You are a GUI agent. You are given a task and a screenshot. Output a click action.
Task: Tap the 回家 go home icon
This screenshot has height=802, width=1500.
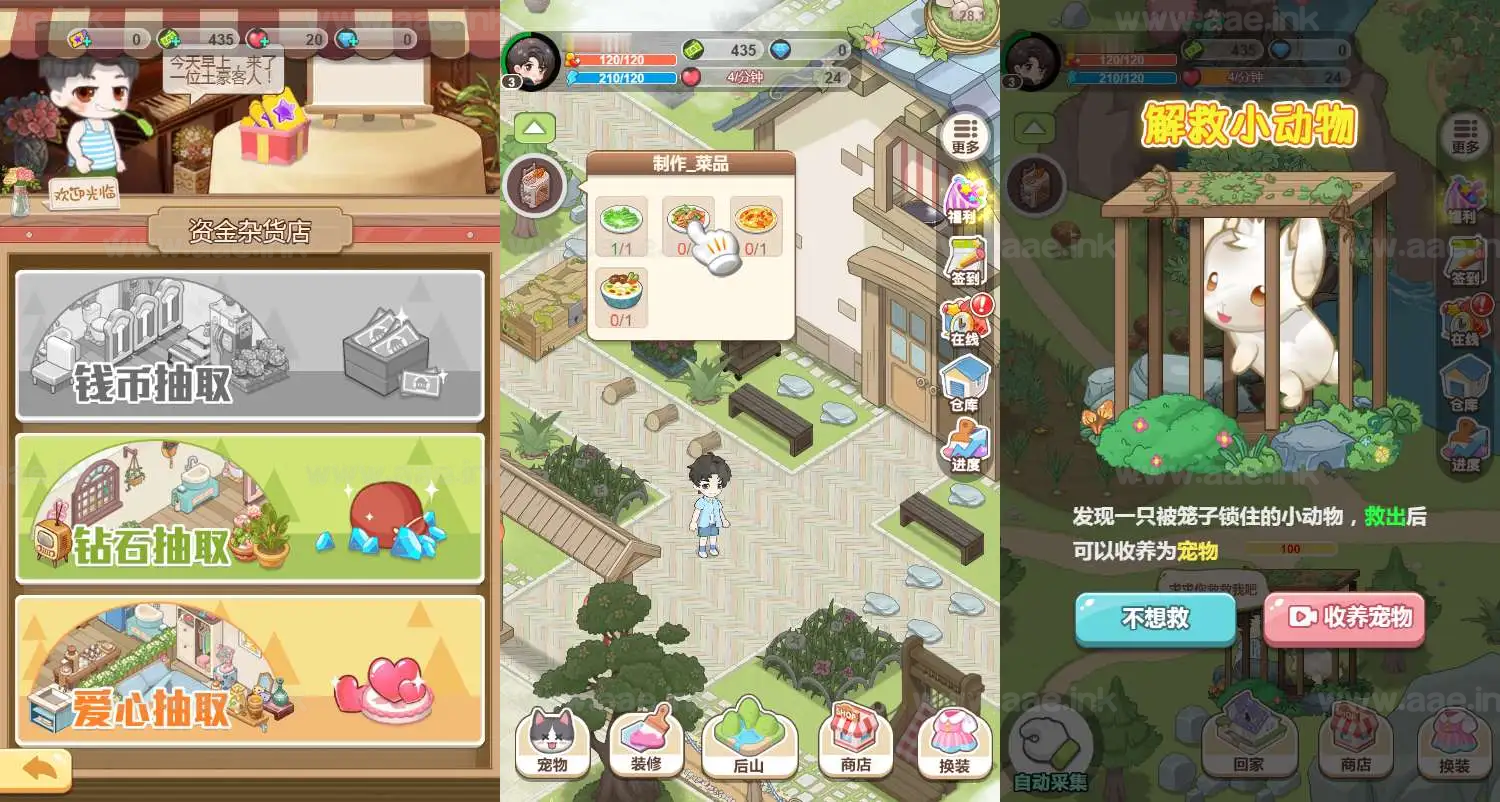[1251, 740]
